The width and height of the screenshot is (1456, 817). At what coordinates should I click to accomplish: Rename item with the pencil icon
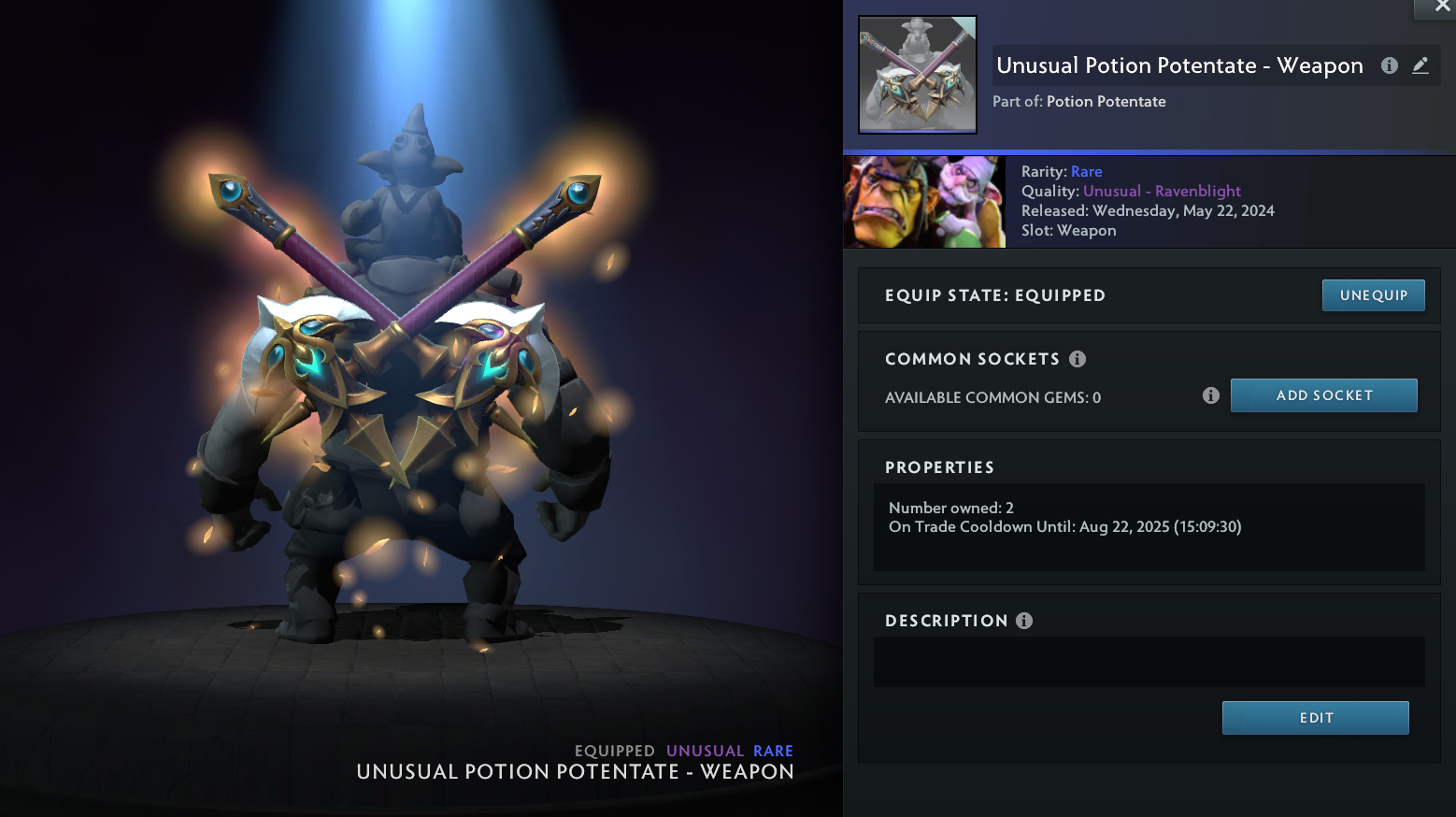(x=1420, y=65)
